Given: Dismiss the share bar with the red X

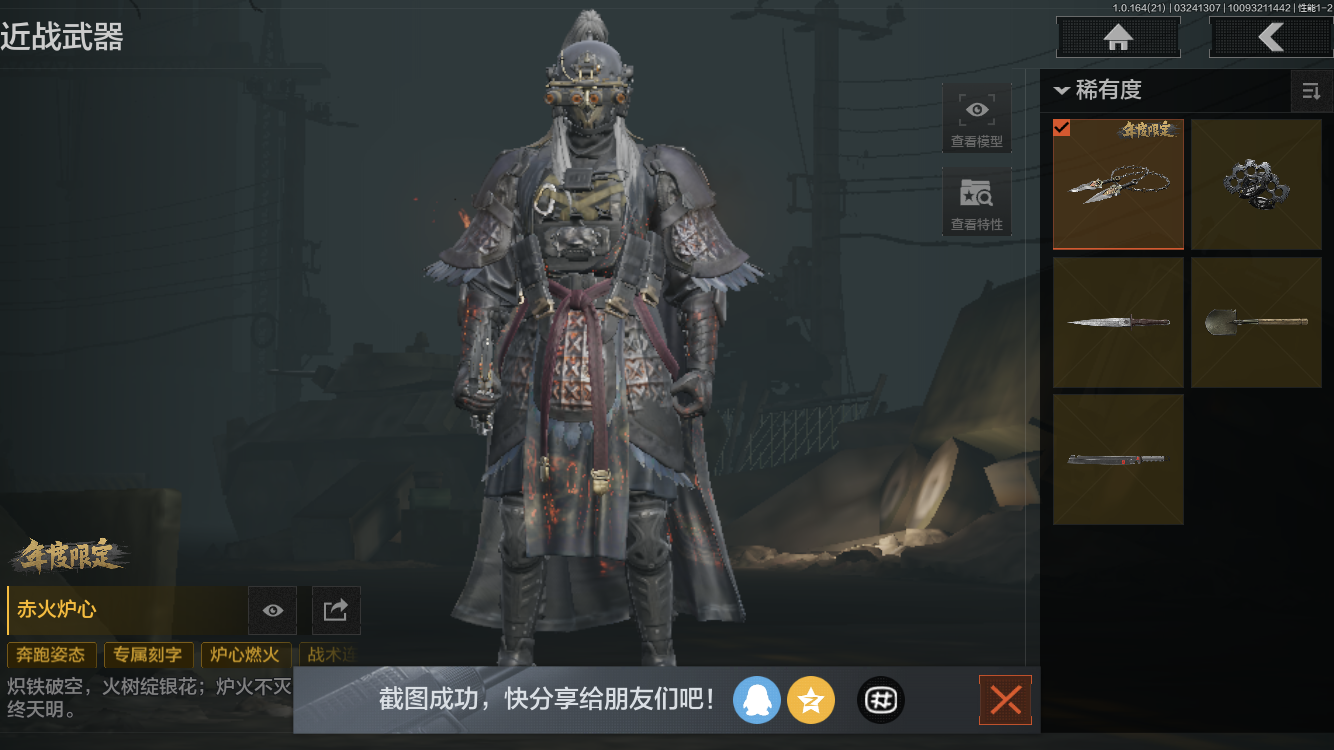Looking at the screenshot, I should pos(1005,700).
